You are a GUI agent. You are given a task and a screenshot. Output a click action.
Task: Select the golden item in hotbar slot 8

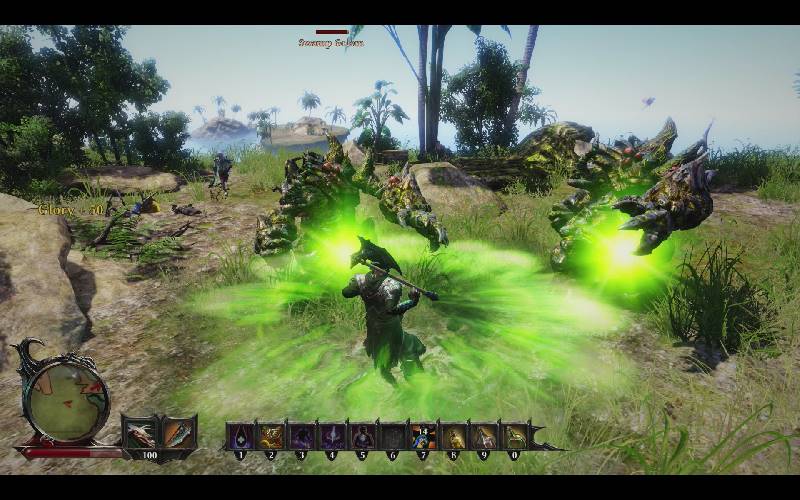[x=454, y=436]
